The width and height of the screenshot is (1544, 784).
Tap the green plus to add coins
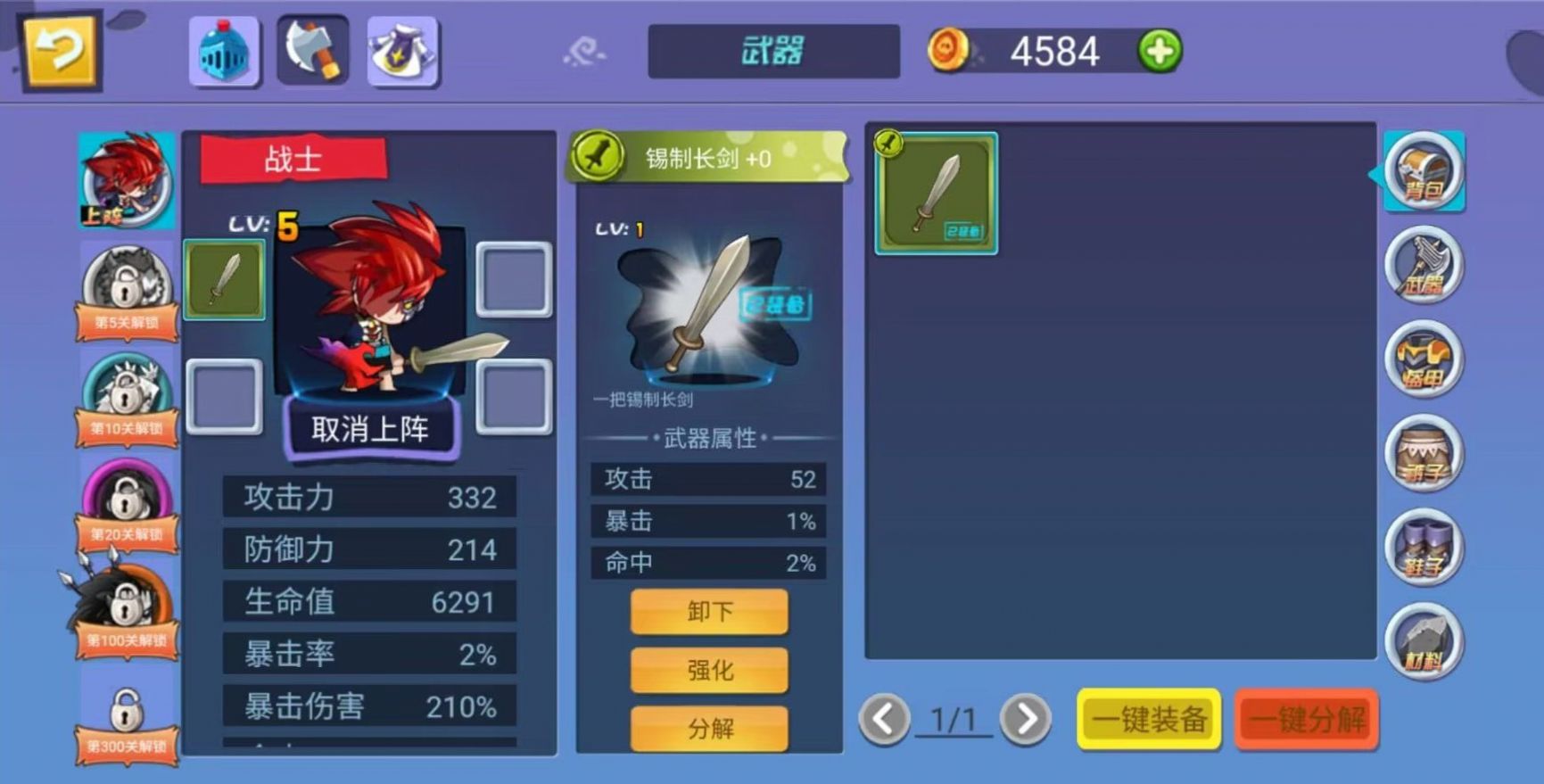tap(1158, 51)
